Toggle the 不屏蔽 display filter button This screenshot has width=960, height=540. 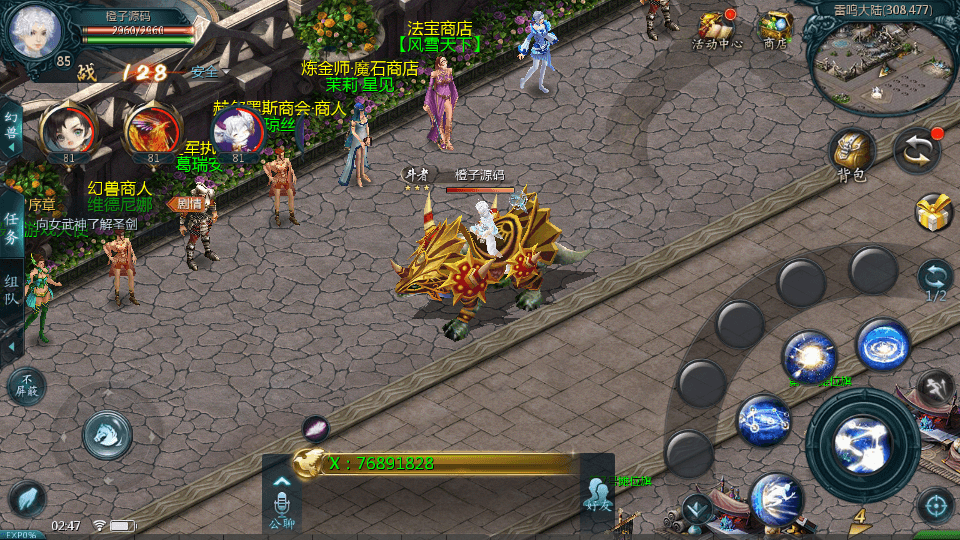[x=26, y=386]
